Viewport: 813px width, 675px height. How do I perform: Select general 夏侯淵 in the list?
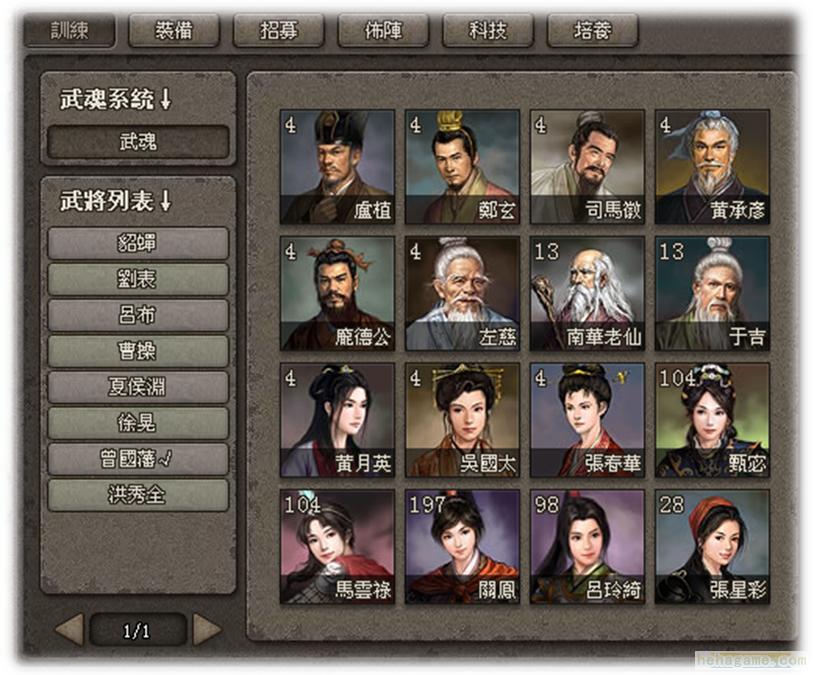138,387
